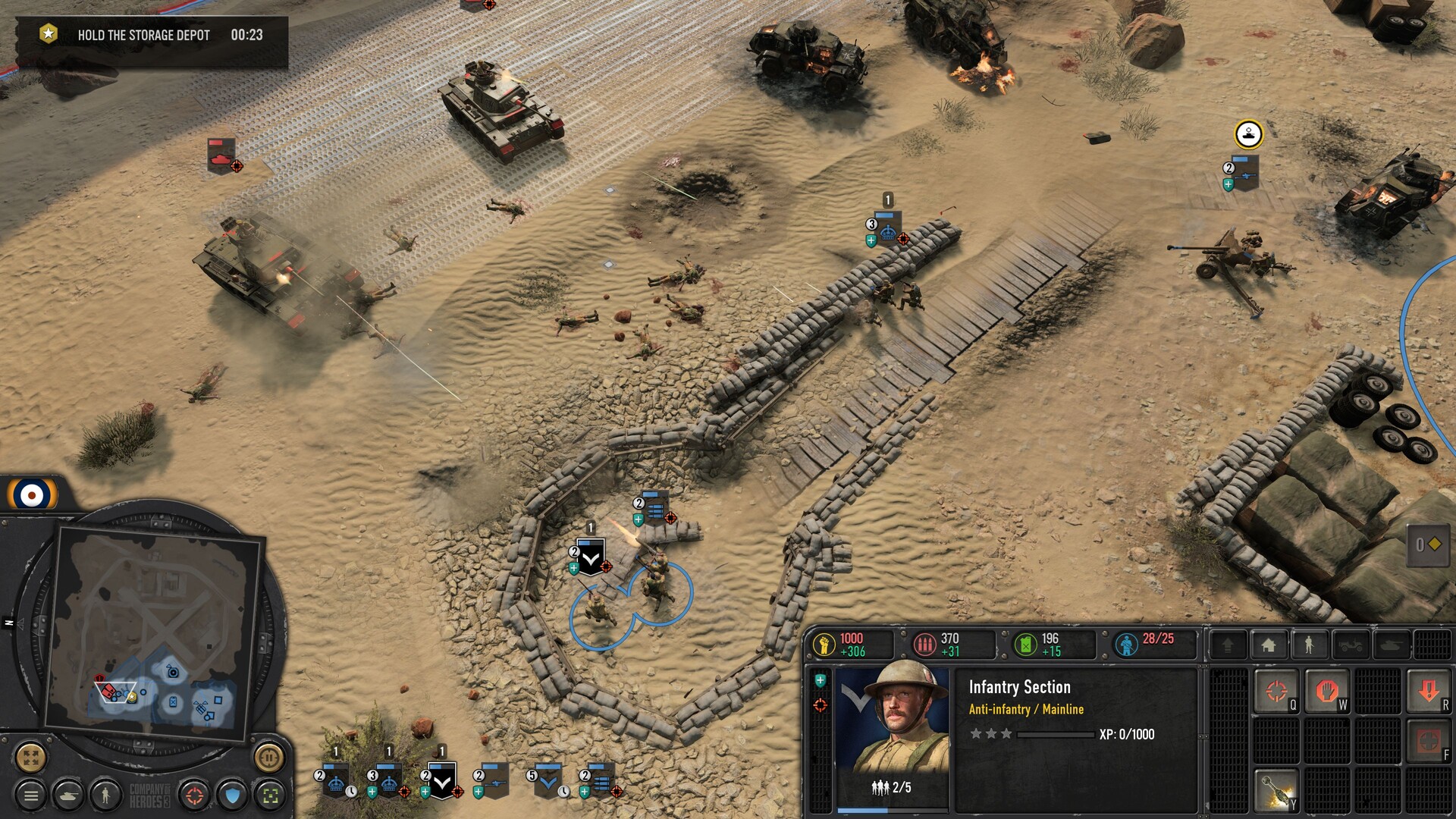Select the tank icon button below minimap
Image resolution: width=1456 pixels, height=819 pixels.
[x=68, y=795]
